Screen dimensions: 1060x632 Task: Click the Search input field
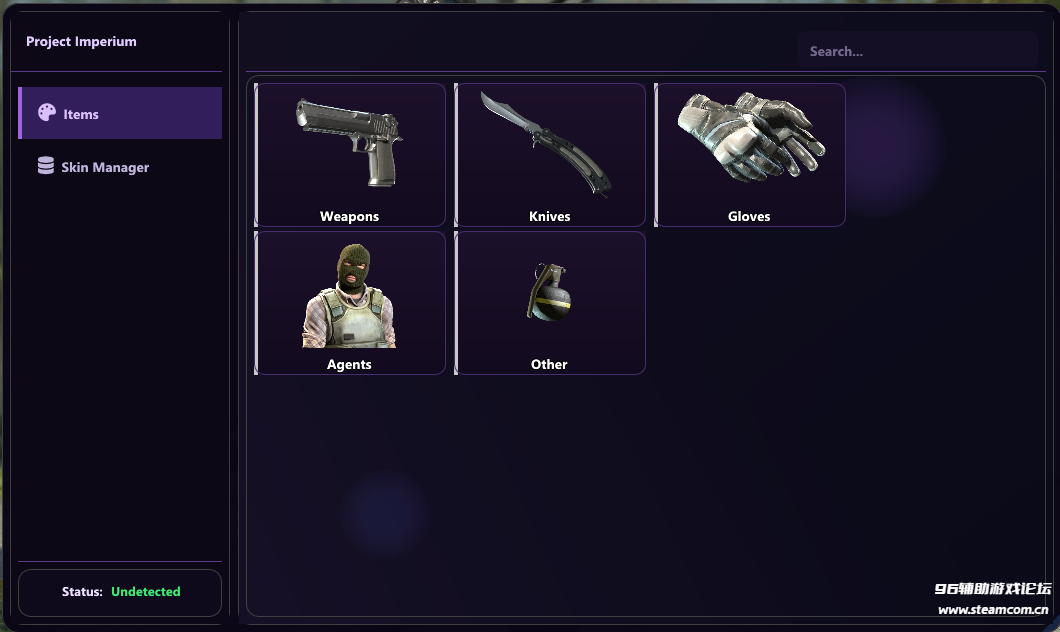pos(917,51)
